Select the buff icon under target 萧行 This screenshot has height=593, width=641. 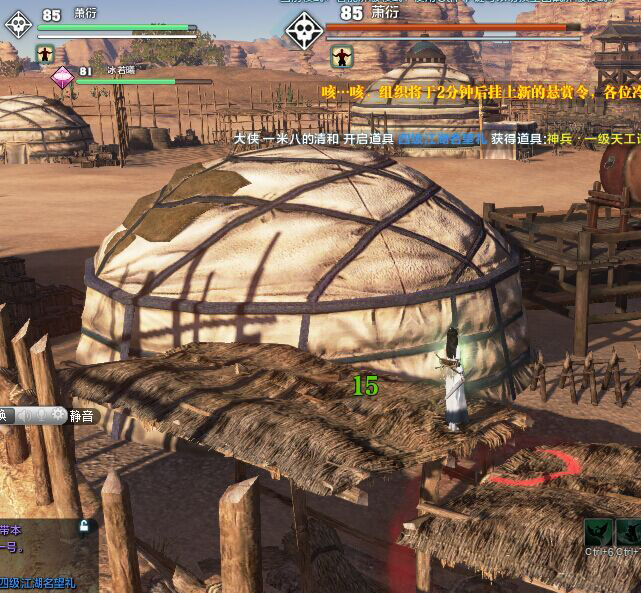342,56
